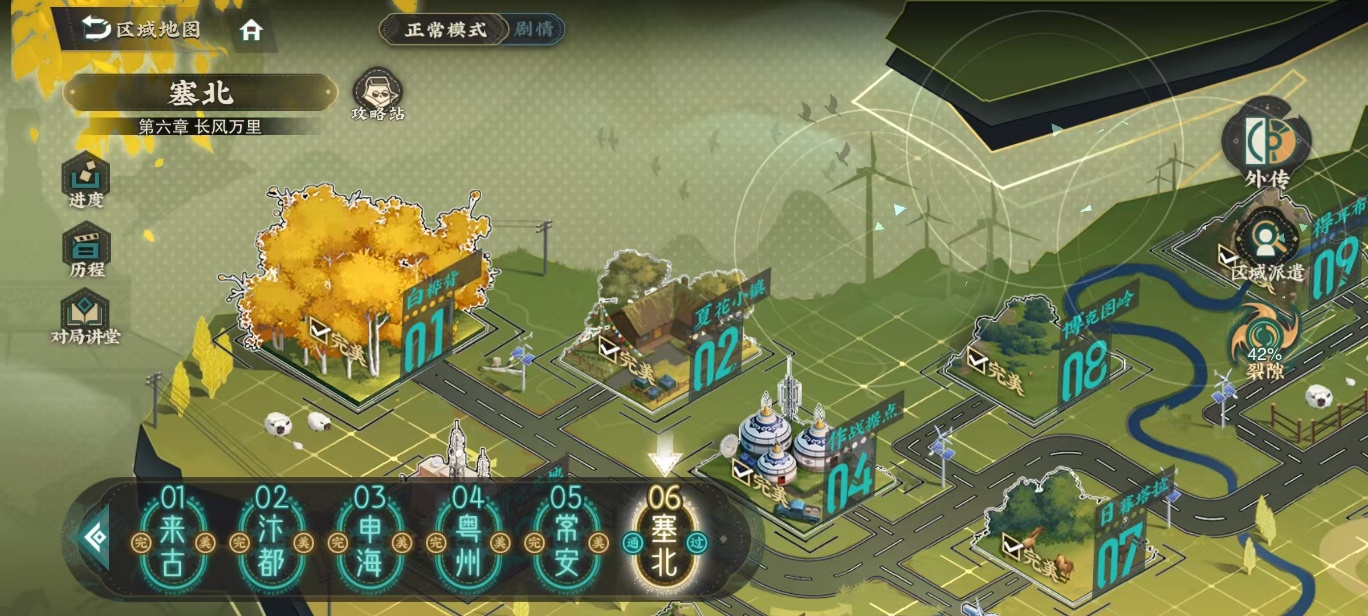Switch to 正常模式 mode
Image resolution: width=1368 pixels, height=616 pixels.
[x=444, y=29]
